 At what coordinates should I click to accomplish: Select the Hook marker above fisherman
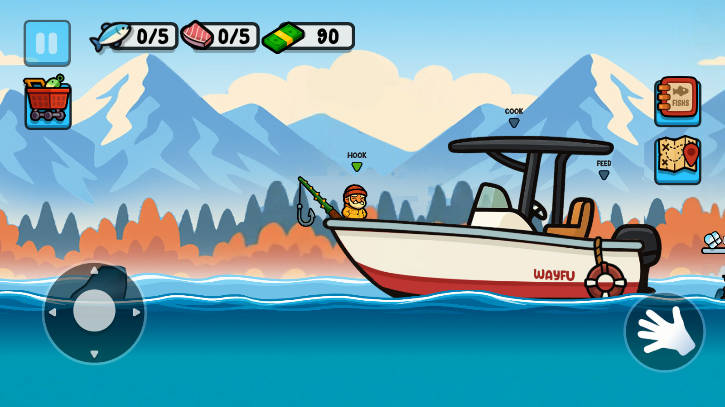click(x=357, y=162)
